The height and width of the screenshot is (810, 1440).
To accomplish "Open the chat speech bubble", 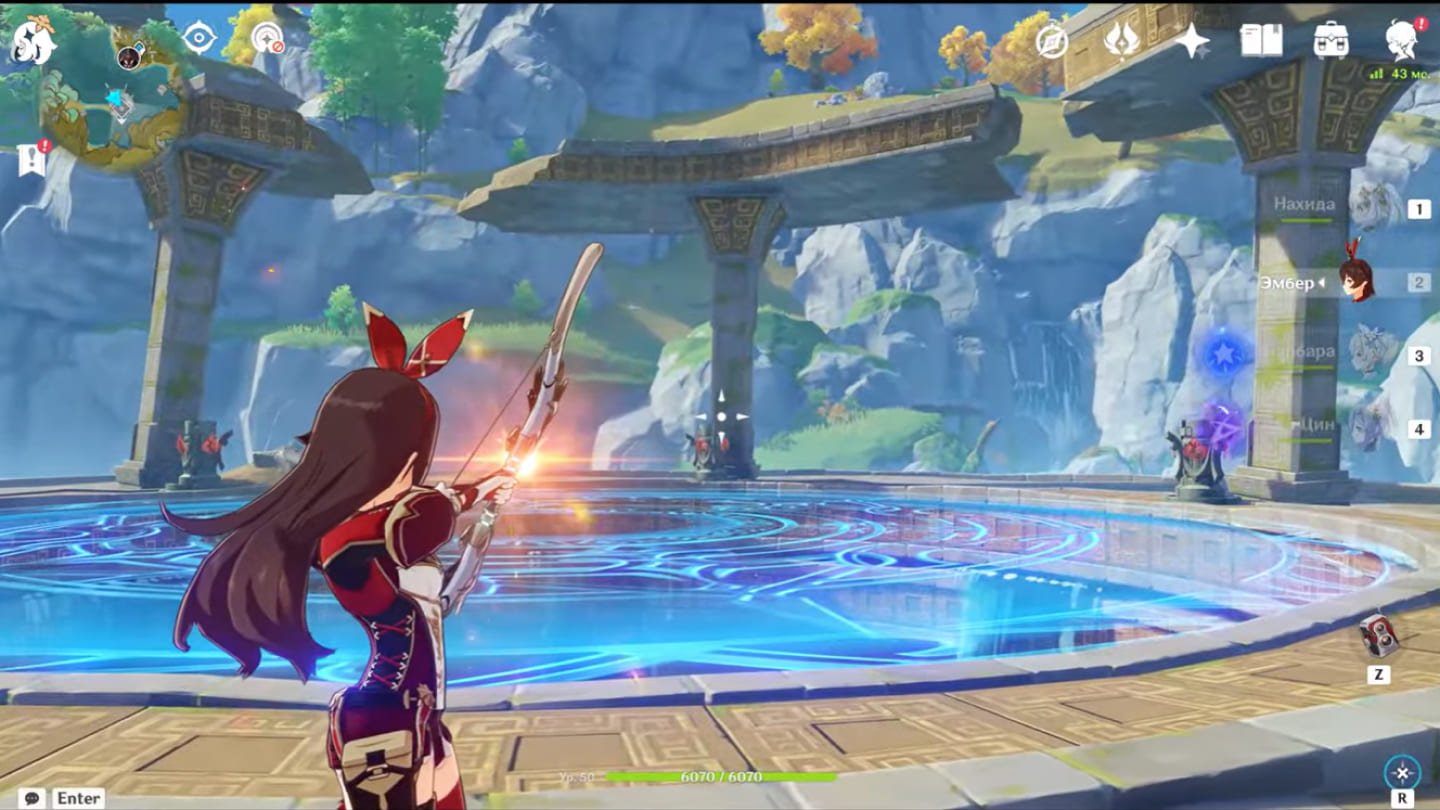I will coord(31,798).
